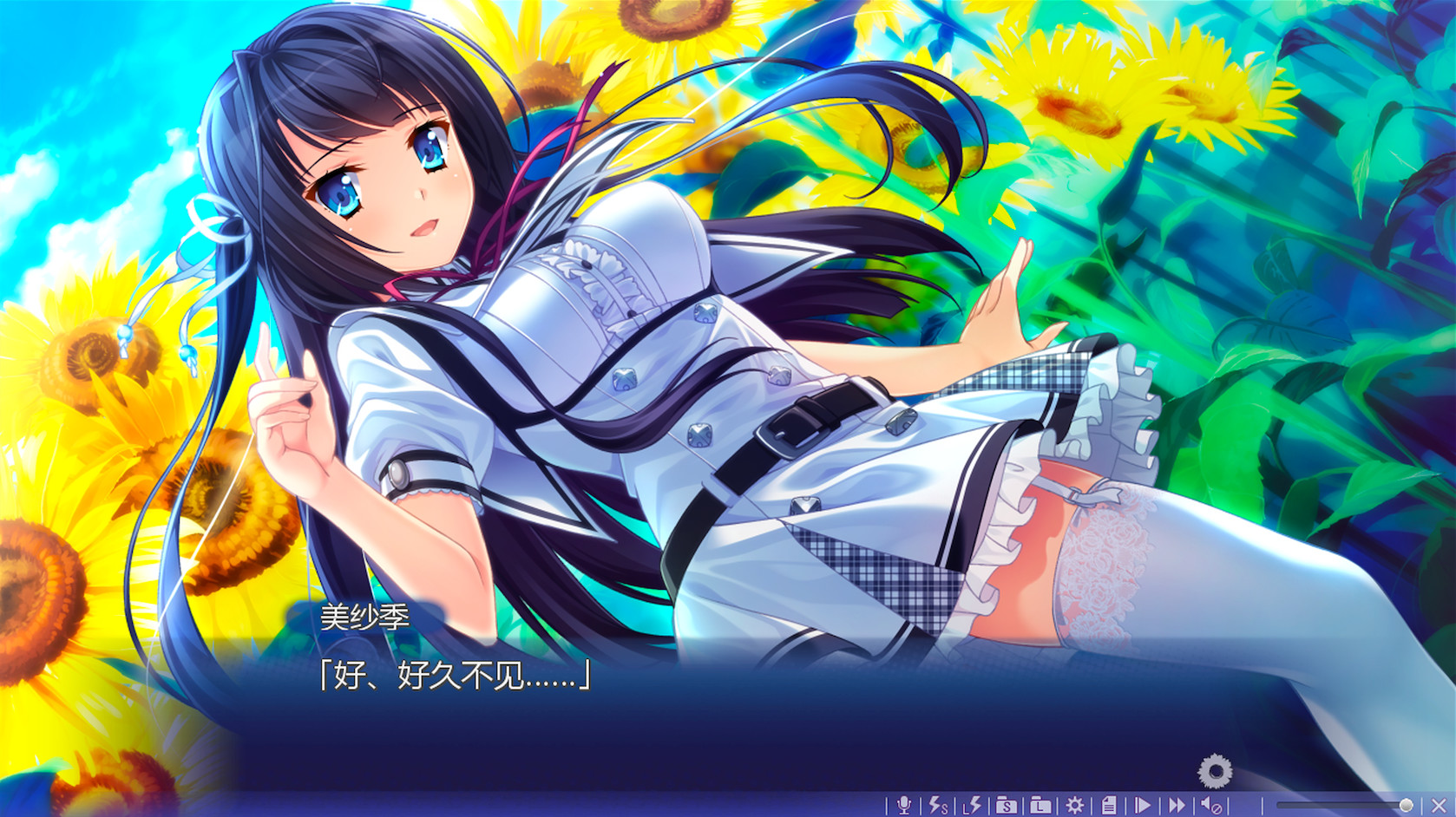Image resolution: width=1456 pixels, height=817 pixels.
Task: Select the microphone icon on the toolbar
Action: tap(906, 804)
